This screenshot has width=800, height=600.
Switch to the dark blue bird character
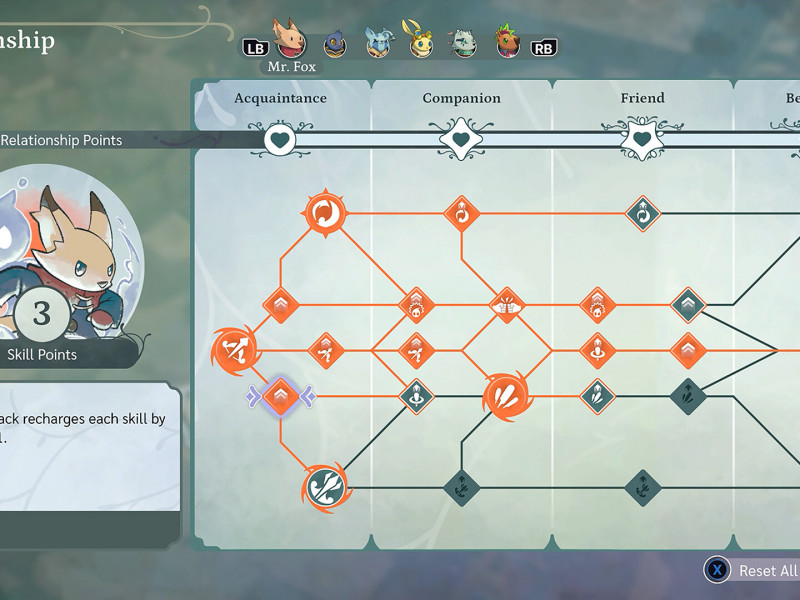(335, 44)
